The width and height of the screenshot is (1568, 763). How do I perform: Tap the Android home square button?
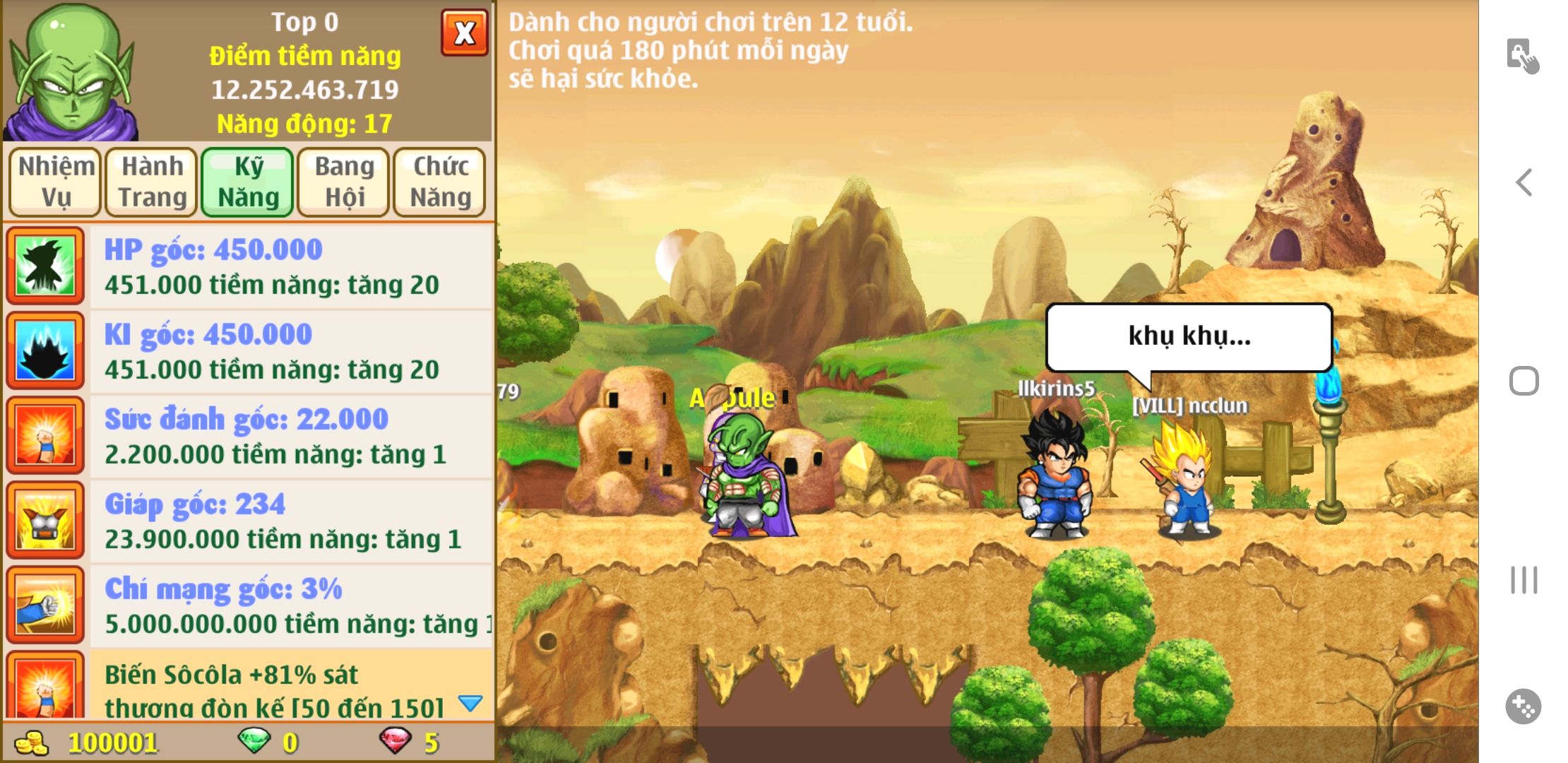1524,381
